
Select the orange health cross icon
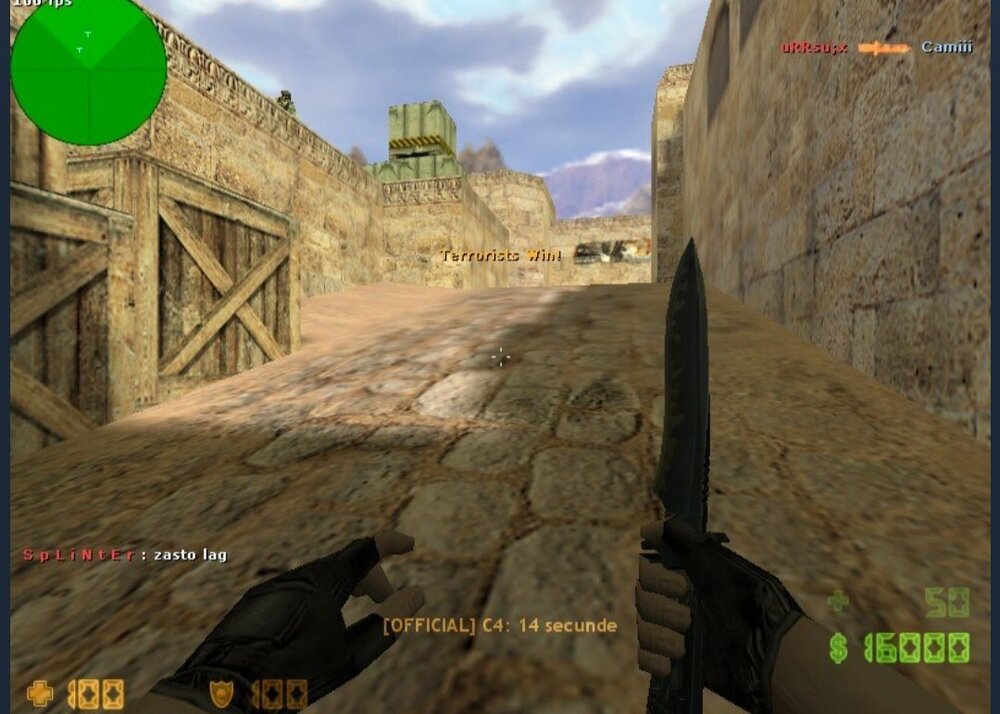click(x=40, y=693)
